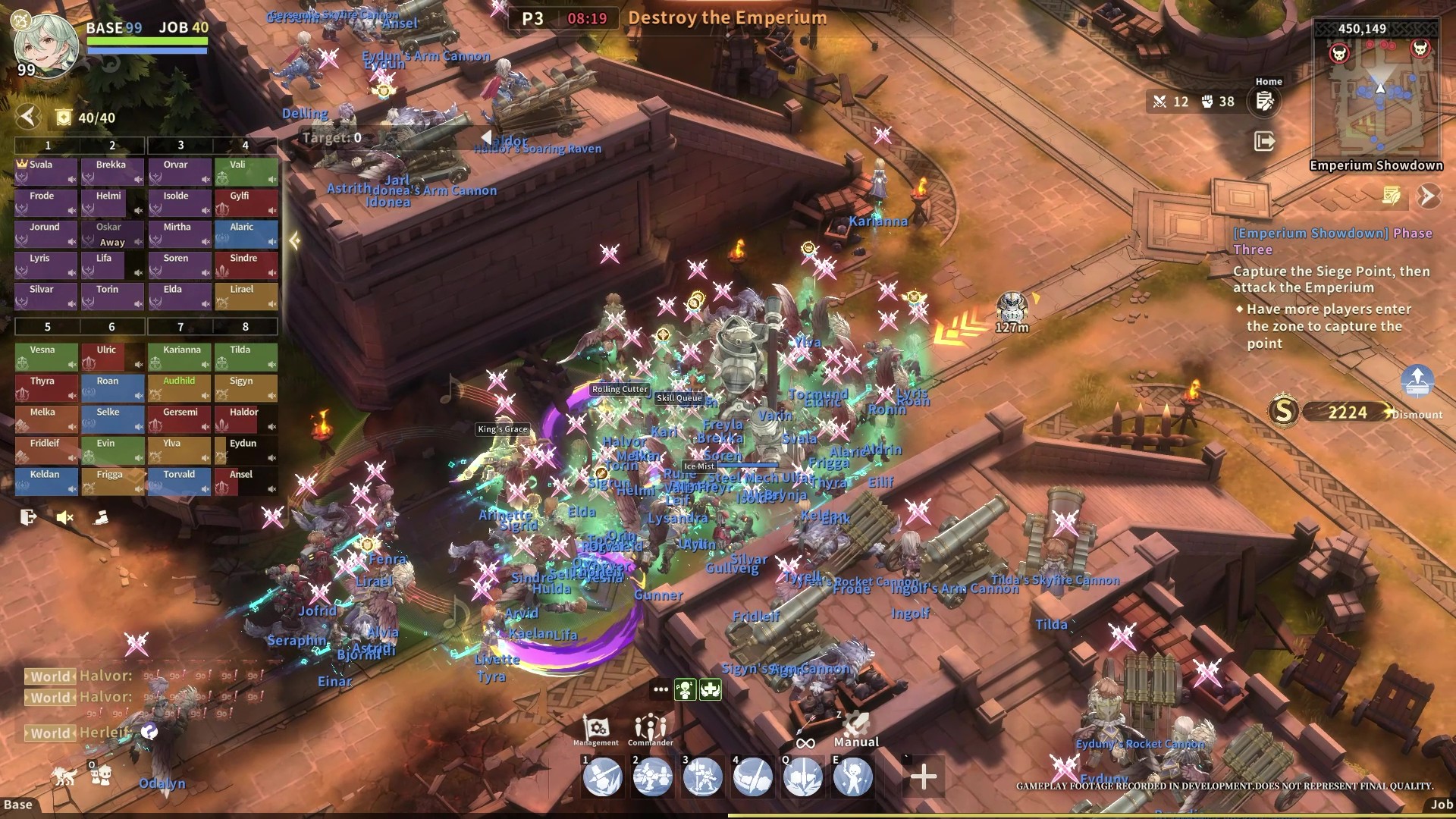Open the Commander panel
The height and width of the screenshot is (819, 1456).
(650, 730)
